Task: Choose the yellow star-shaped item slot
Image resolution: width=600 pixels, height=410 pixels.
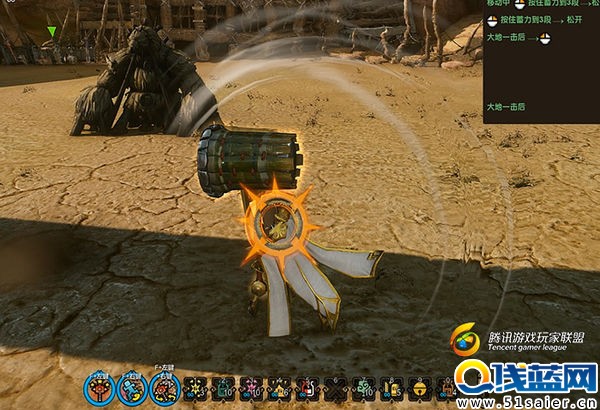Action: [193, 389]
